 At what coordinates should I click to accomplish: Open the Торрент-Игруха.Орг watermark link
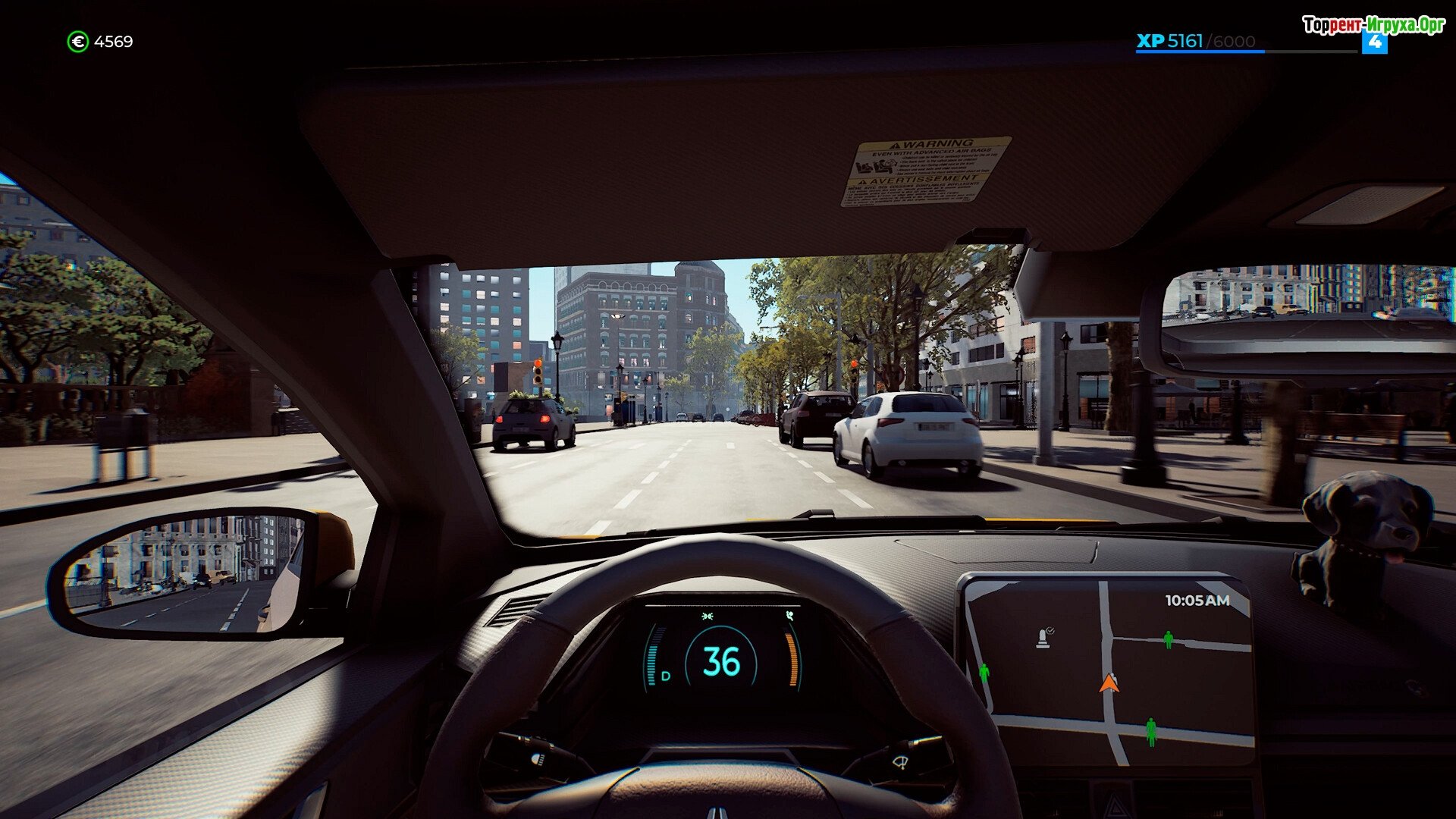pyautogui.click(x=1373, y=26)
